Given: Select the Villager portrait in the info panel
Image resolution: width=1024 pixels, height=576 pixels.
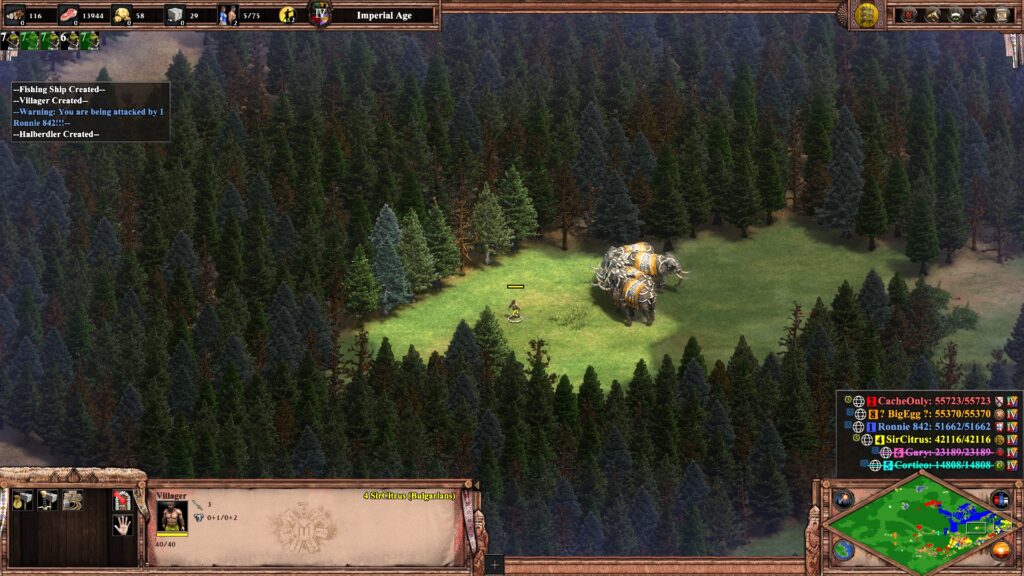Looking at the screenshot, I should (172, 516).
